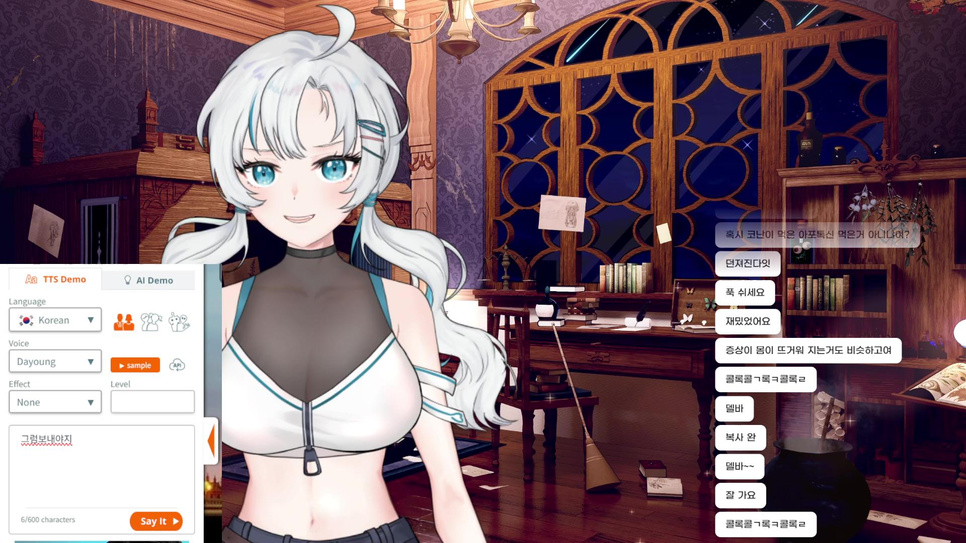Open the Korean language dropdown

pos(55,320)
